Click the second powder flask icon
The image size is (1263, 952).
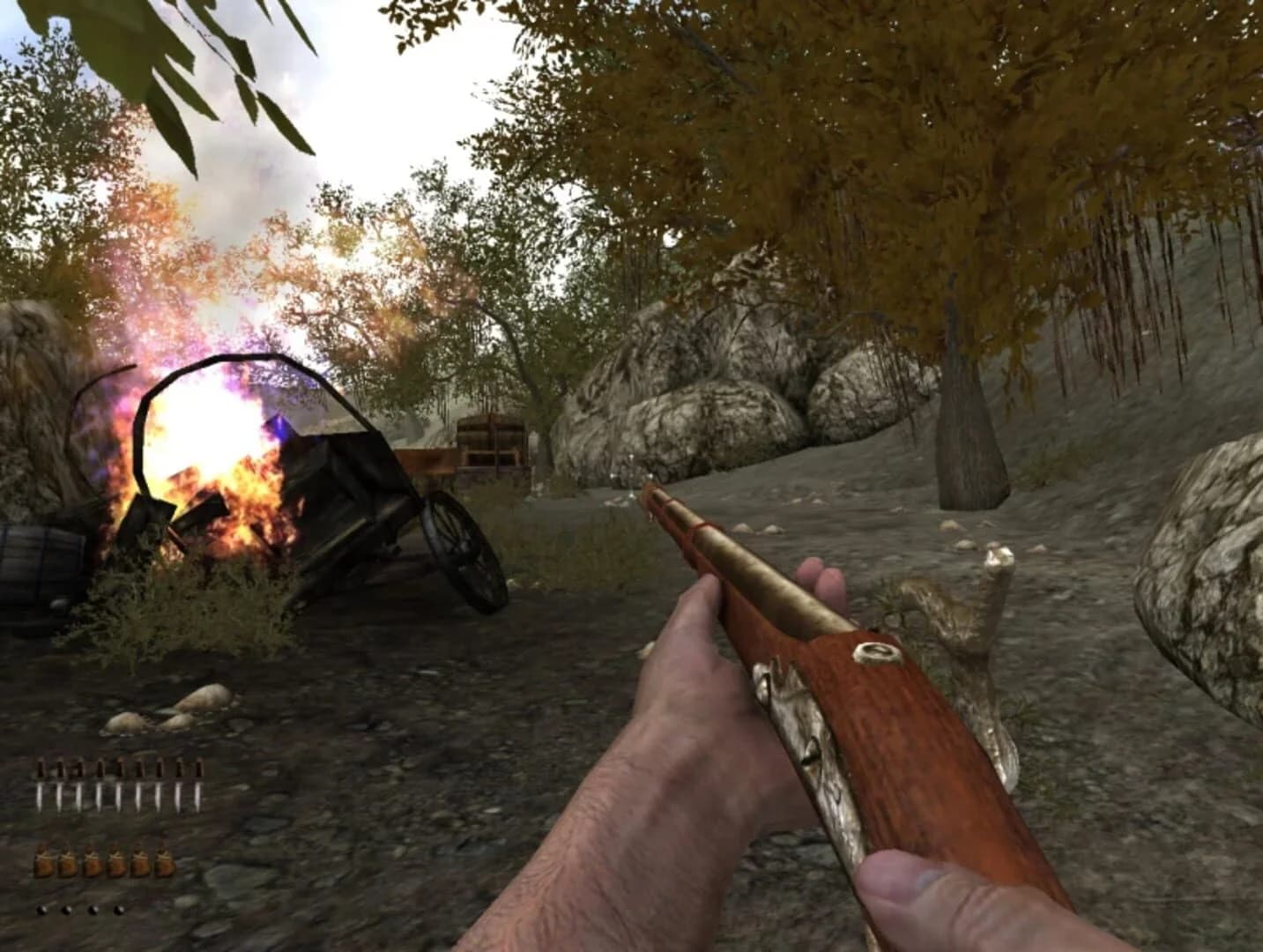[68, 861]
